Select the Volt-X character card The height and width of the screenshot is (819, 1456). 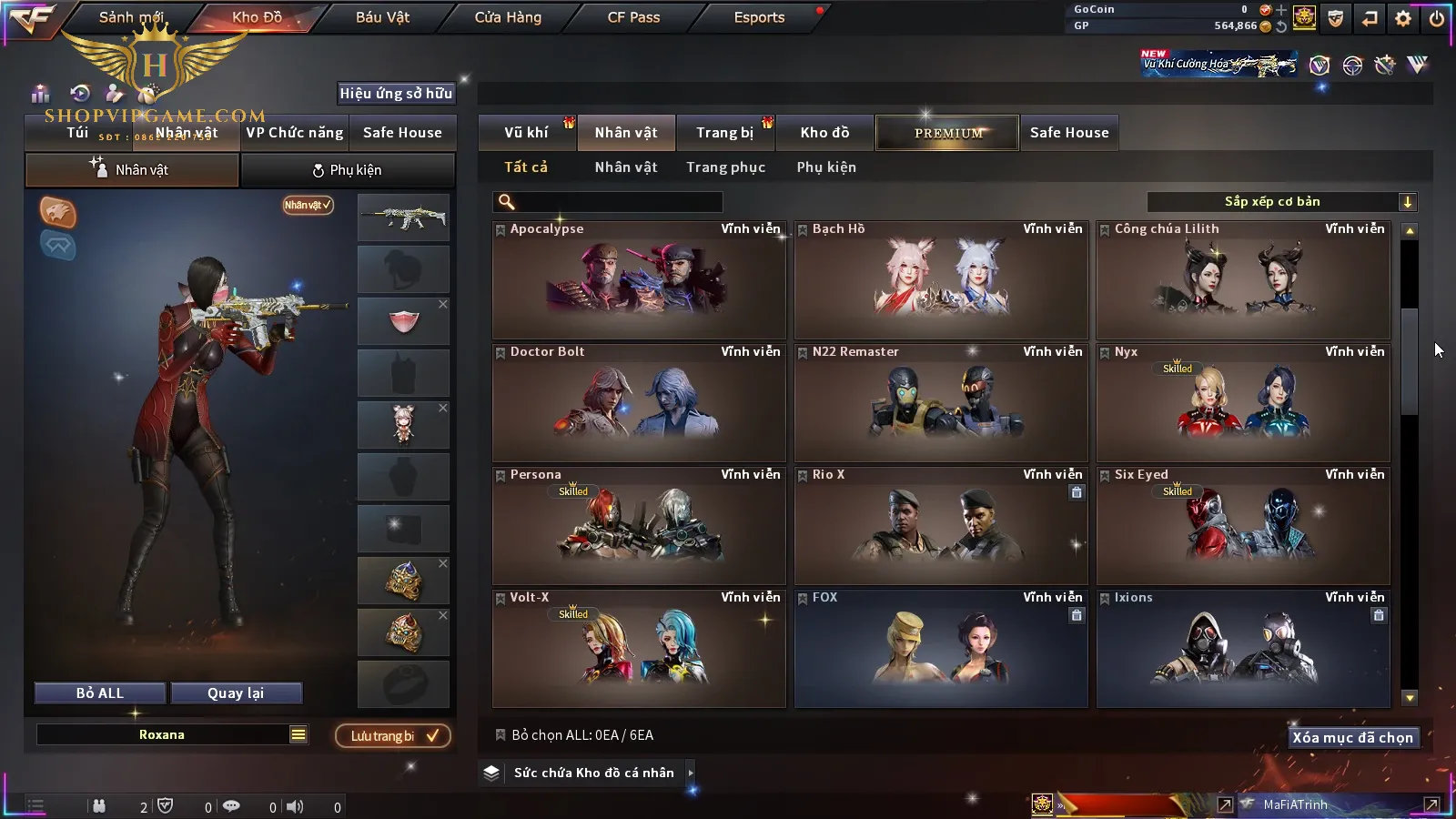pos(639,649)
